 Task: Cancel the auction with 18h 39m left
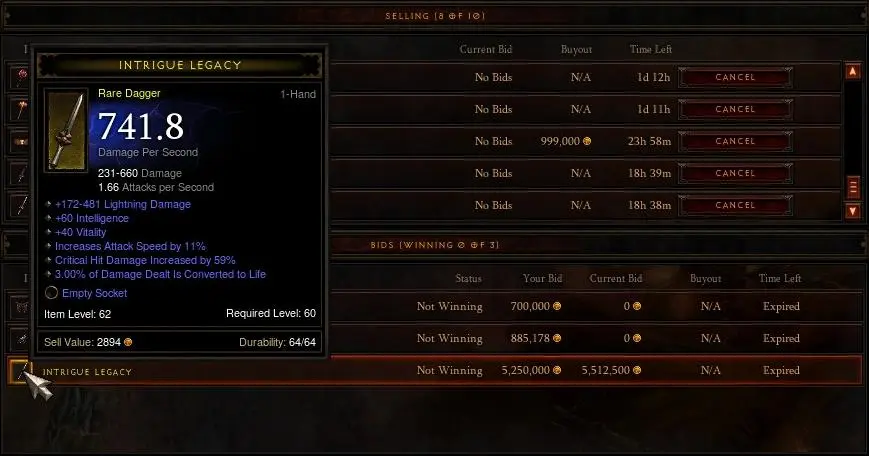[735, 173]
